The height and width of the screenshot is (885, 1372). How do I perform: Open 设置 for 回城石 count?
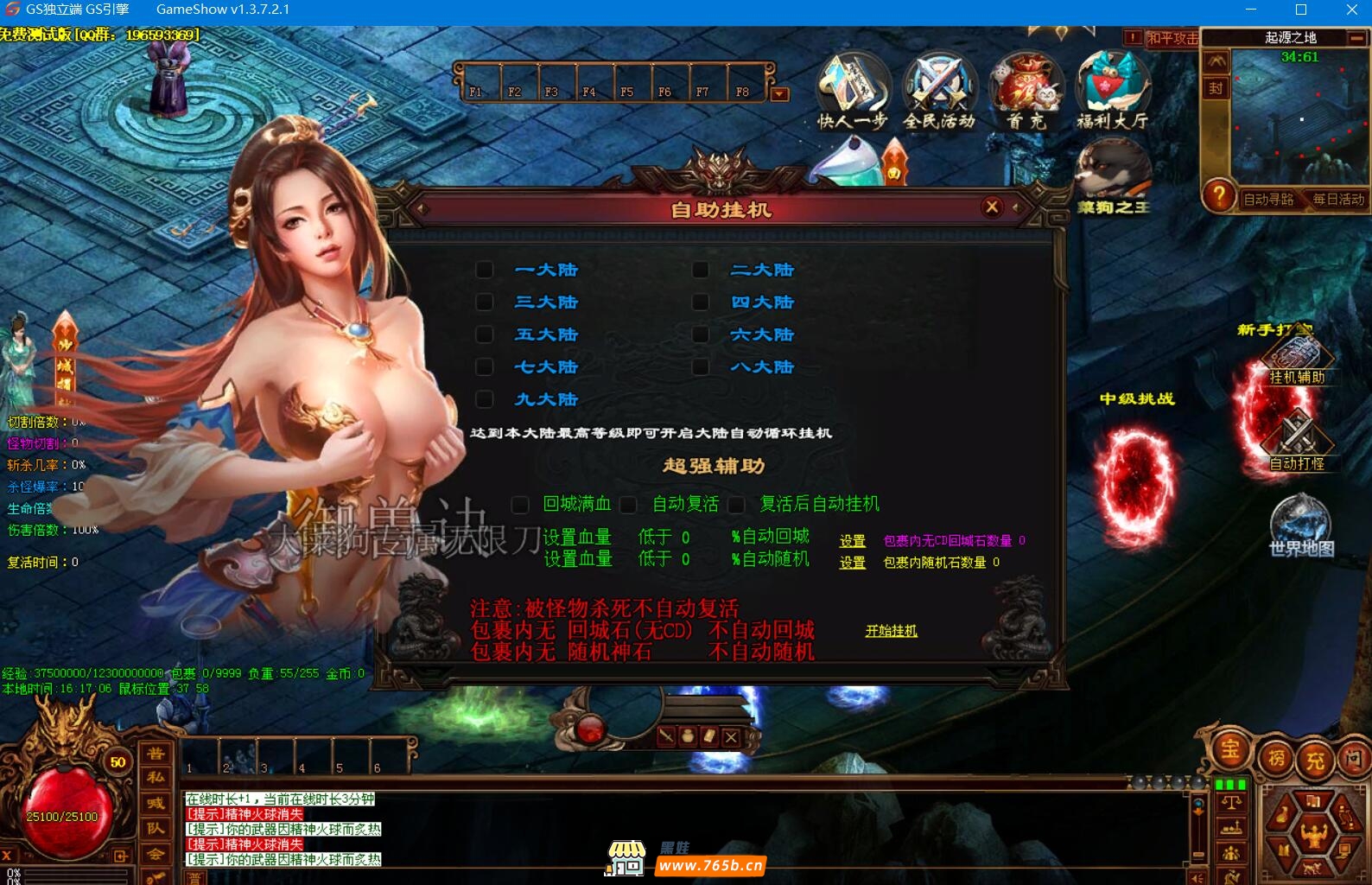852,541
